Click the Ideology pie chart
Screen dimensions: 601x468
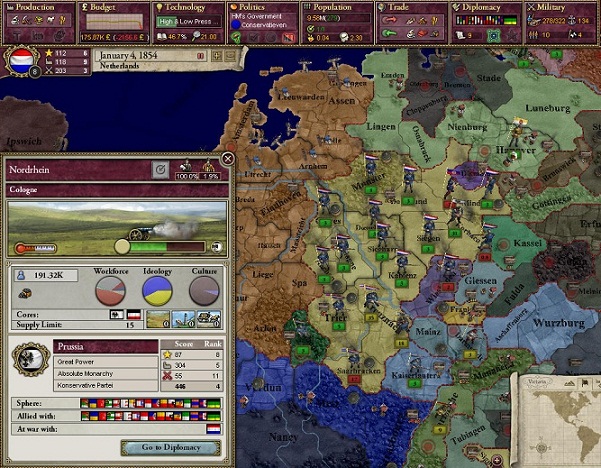coord(157,290)
